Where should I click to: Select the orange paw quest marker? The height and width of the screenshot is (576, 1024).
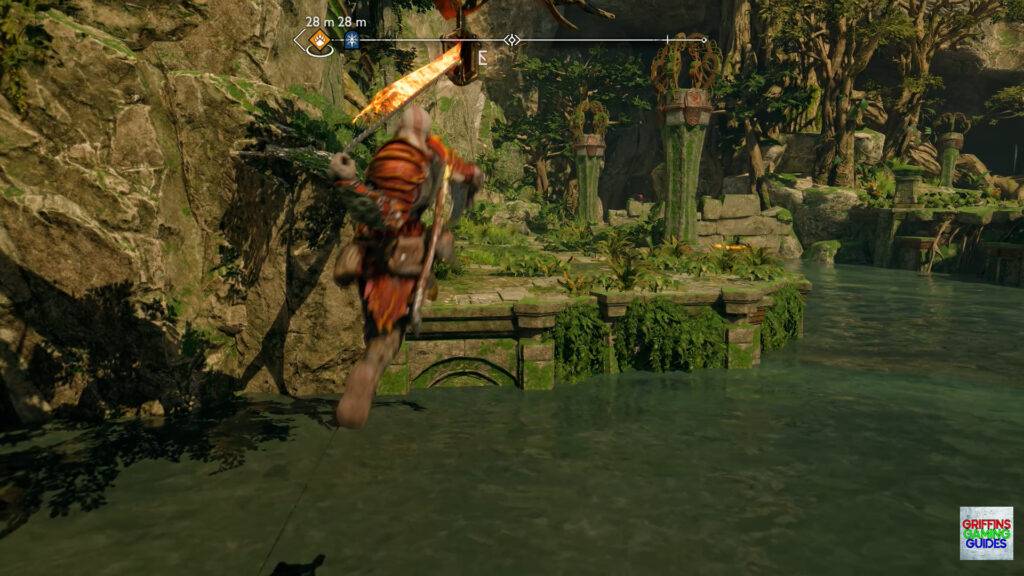[319, 41]
